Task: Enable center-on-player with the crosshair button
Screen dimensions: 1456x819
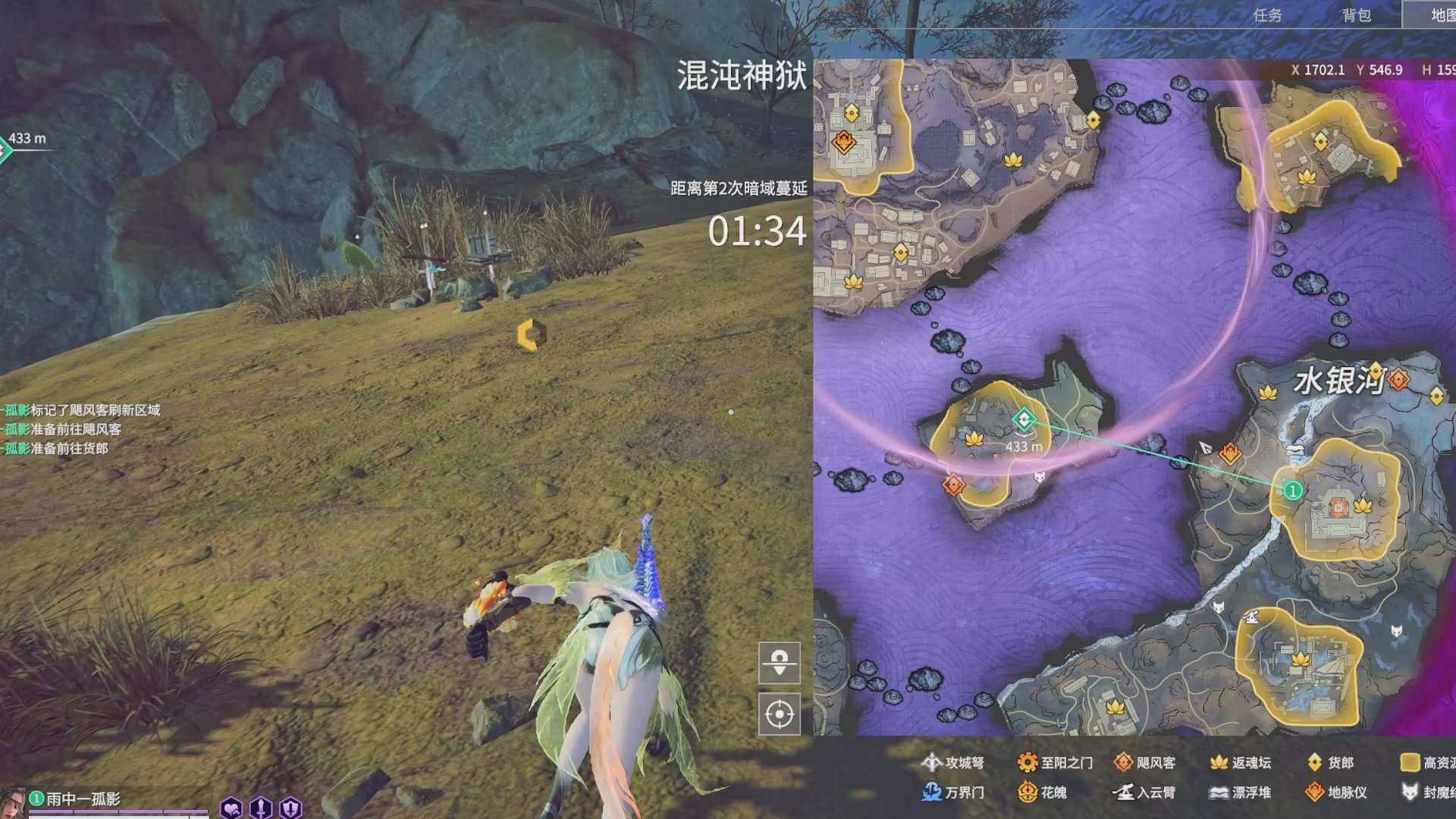Action: coord(780,713)
